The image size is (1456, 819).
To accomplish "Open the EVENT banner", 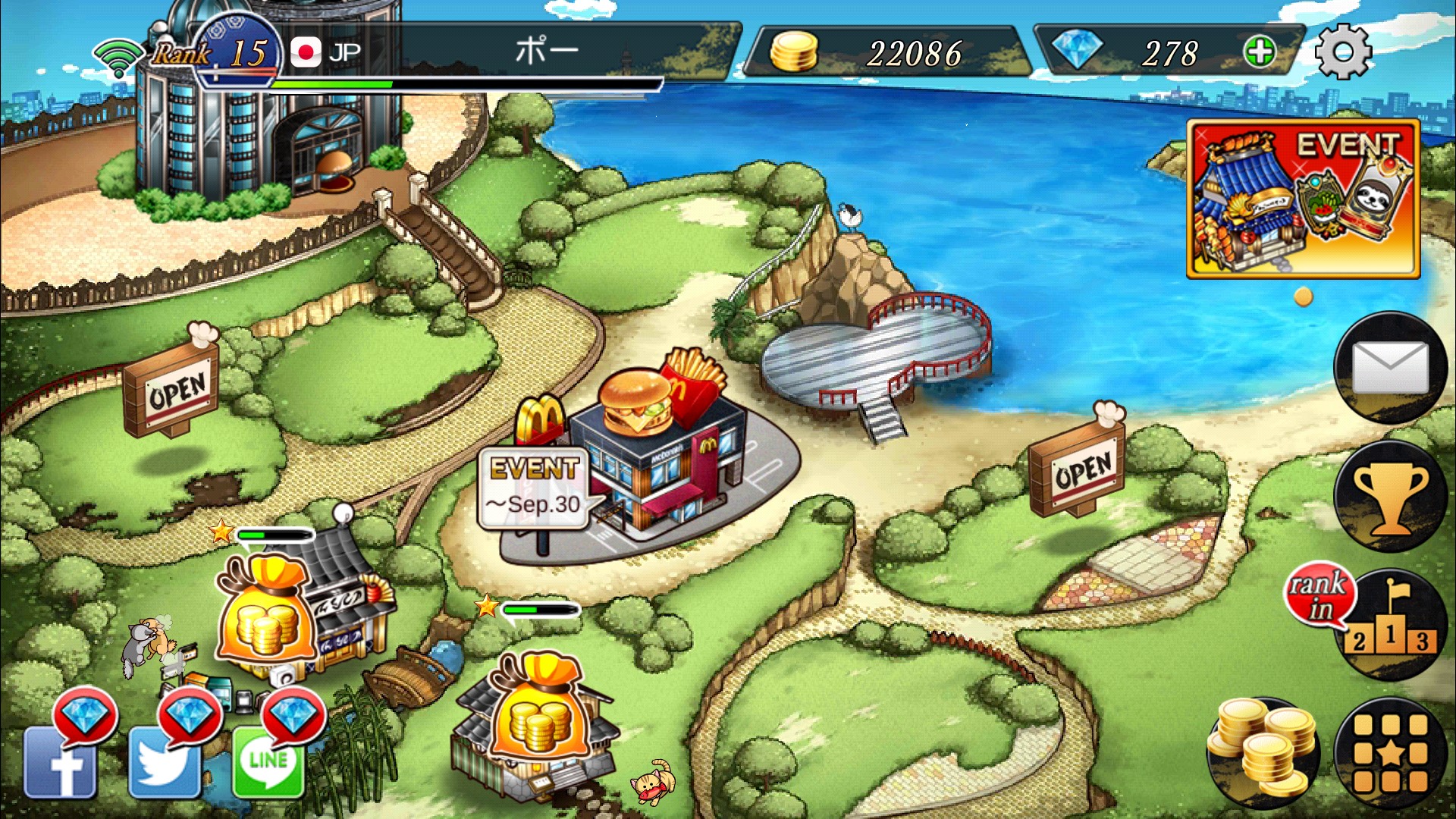I will [x=1303, y=199].
